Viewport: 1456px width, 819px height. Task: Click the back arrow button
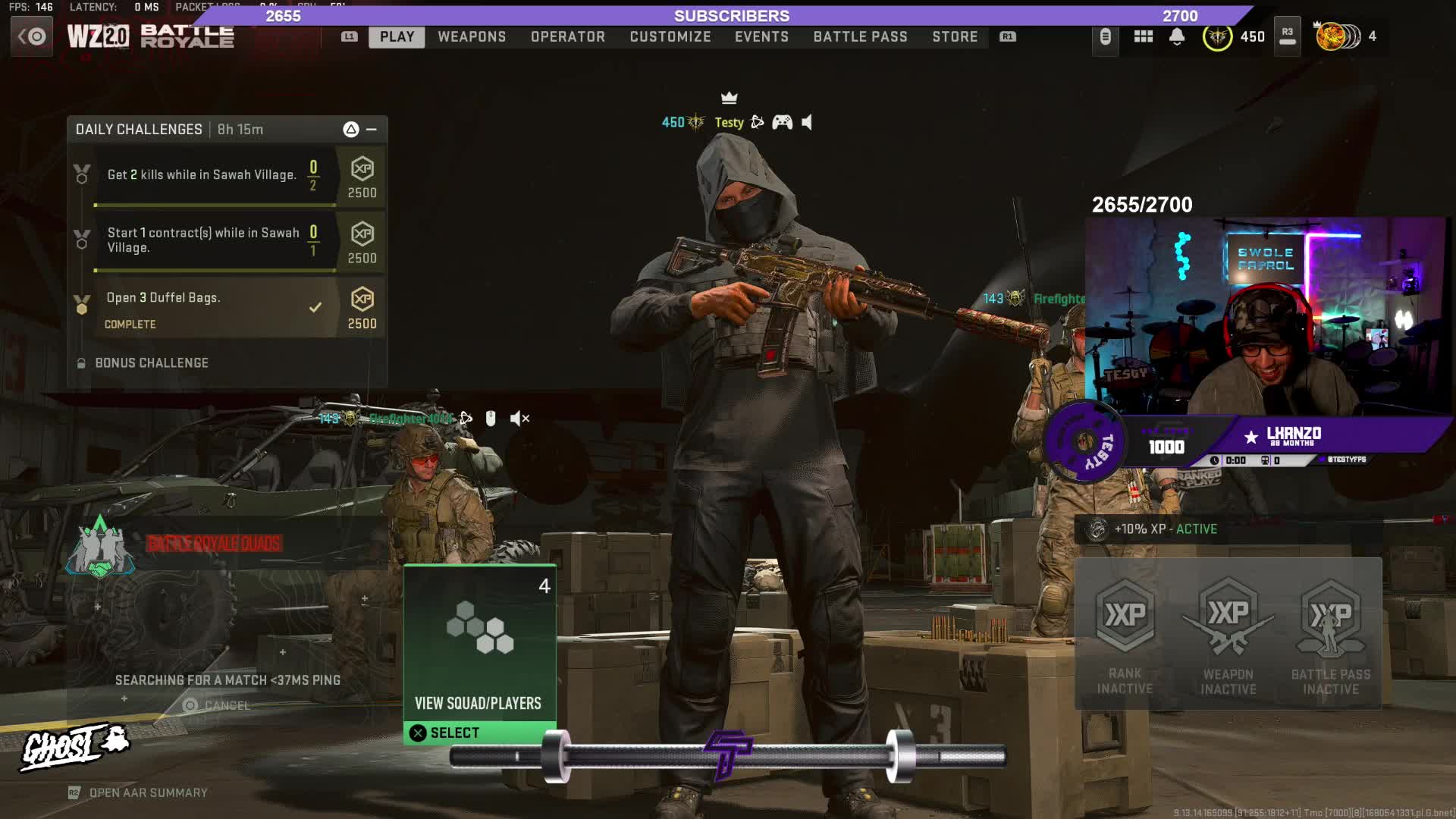pyautogui.click(x=32, y=36)
